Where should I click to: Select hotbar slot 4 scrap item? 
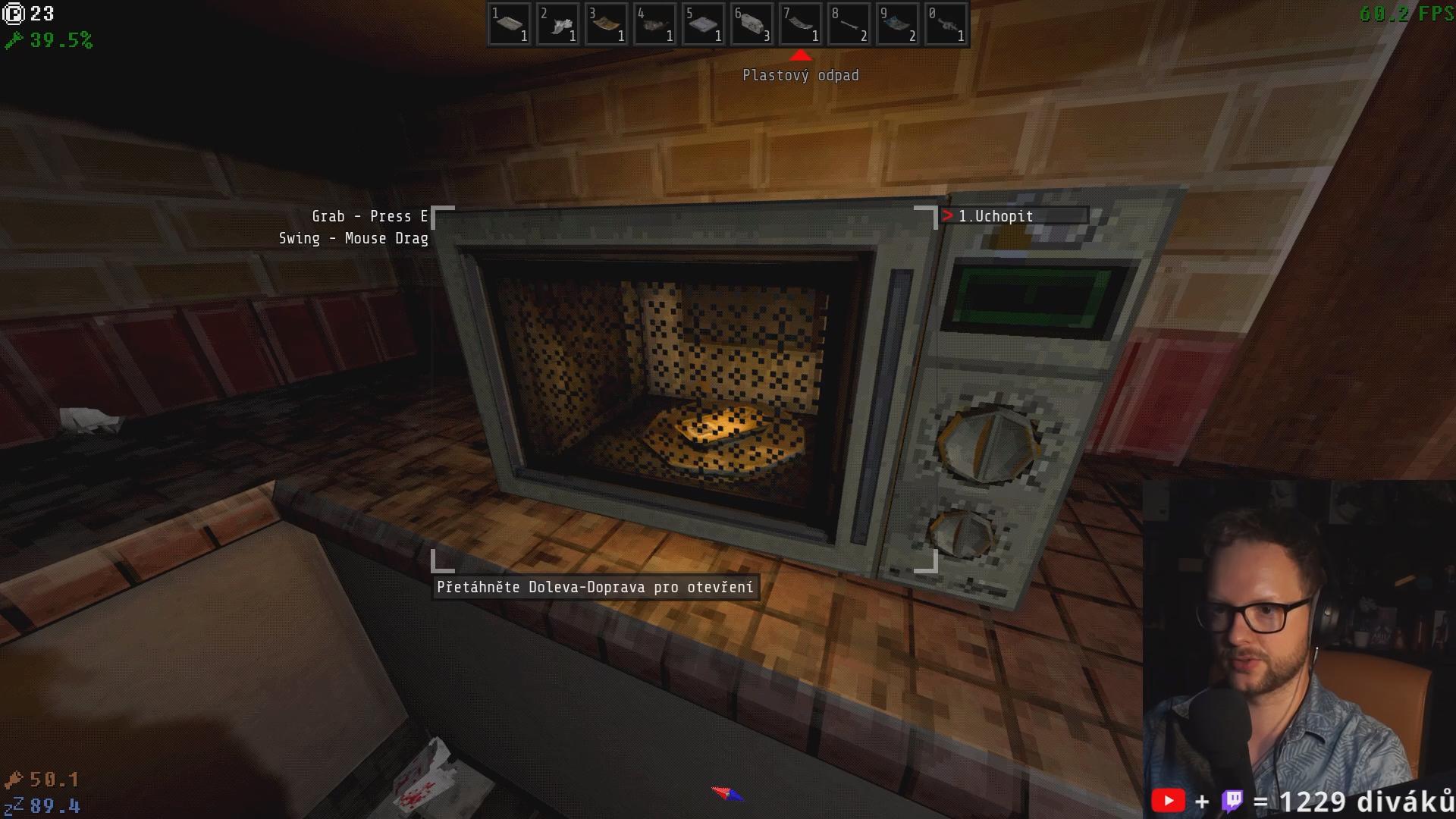pyautogui.click(x=655, y=25)
